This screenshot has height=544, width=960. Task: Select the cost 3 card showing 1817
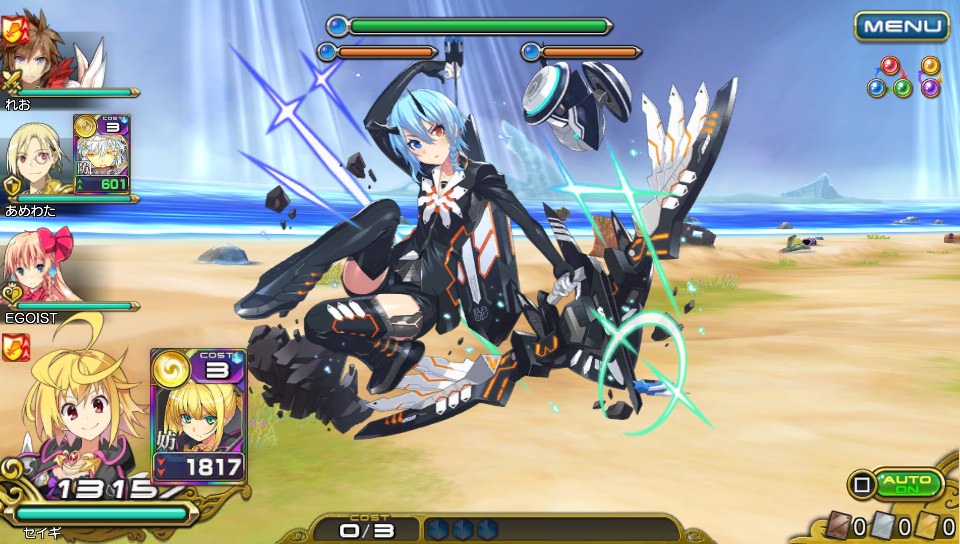(x=198, y=415)
